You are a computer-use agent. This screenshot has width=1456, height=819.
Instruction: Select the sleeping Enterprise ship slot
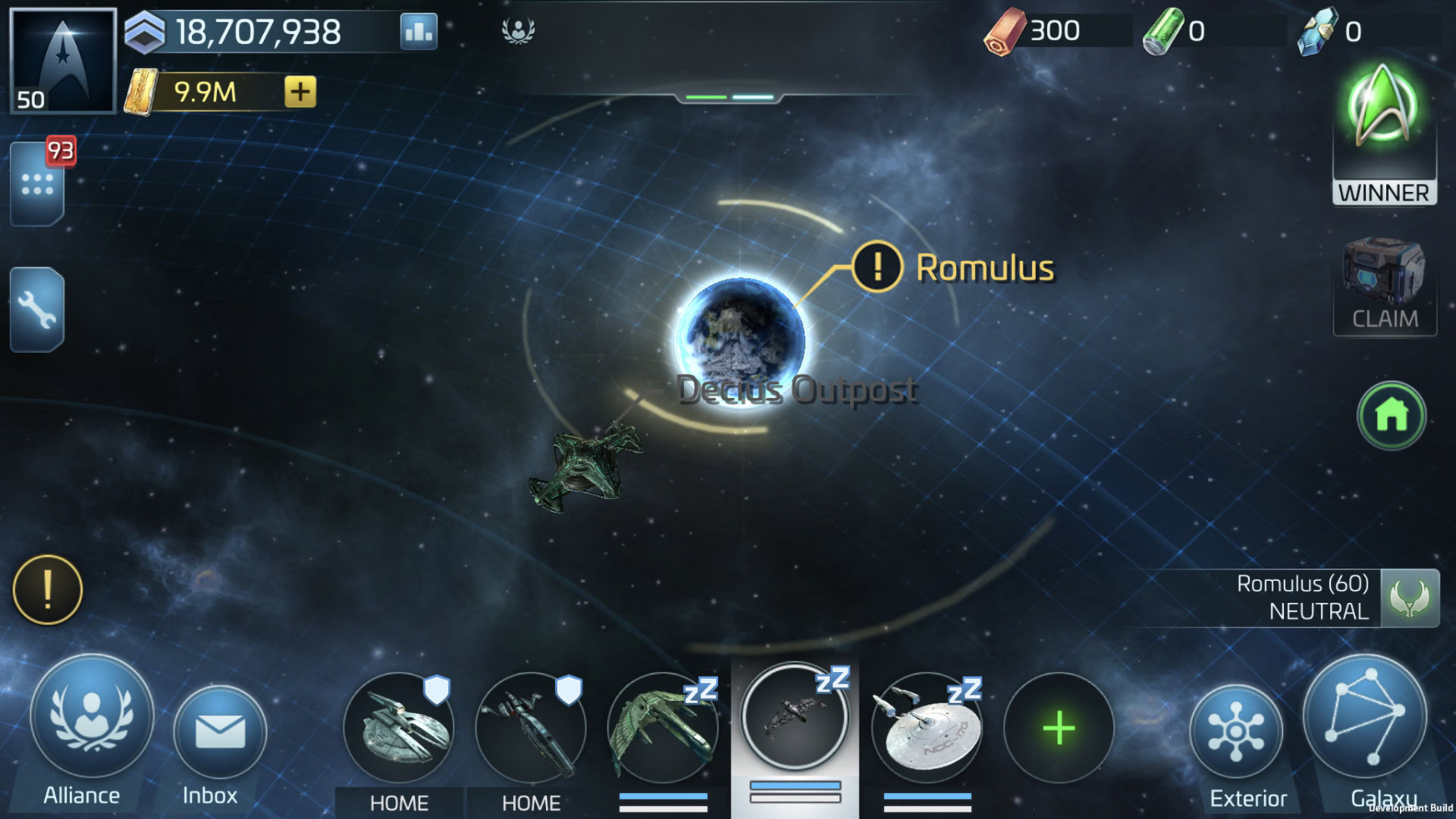coord(927,730)
